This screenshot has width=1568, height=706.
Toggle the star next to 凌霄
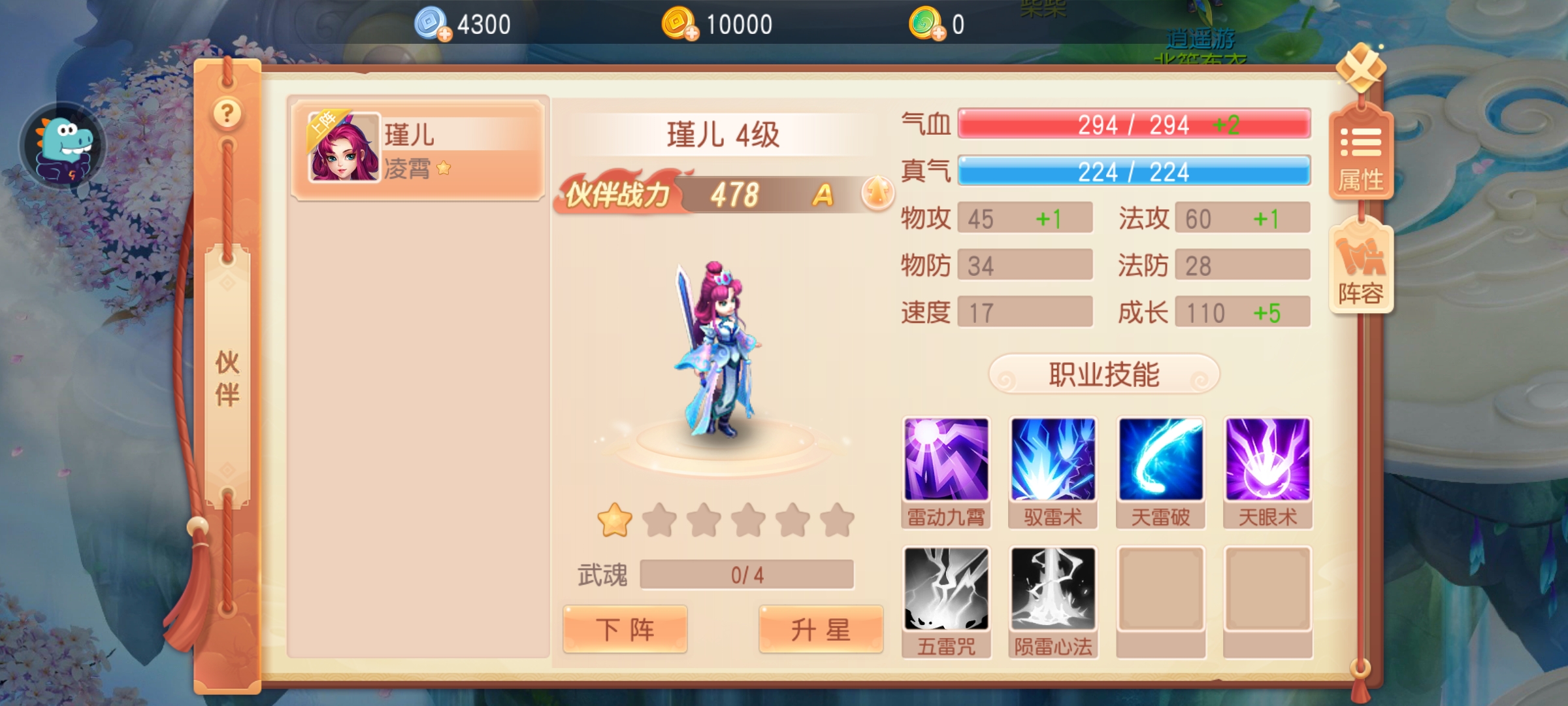coord(444,169)
